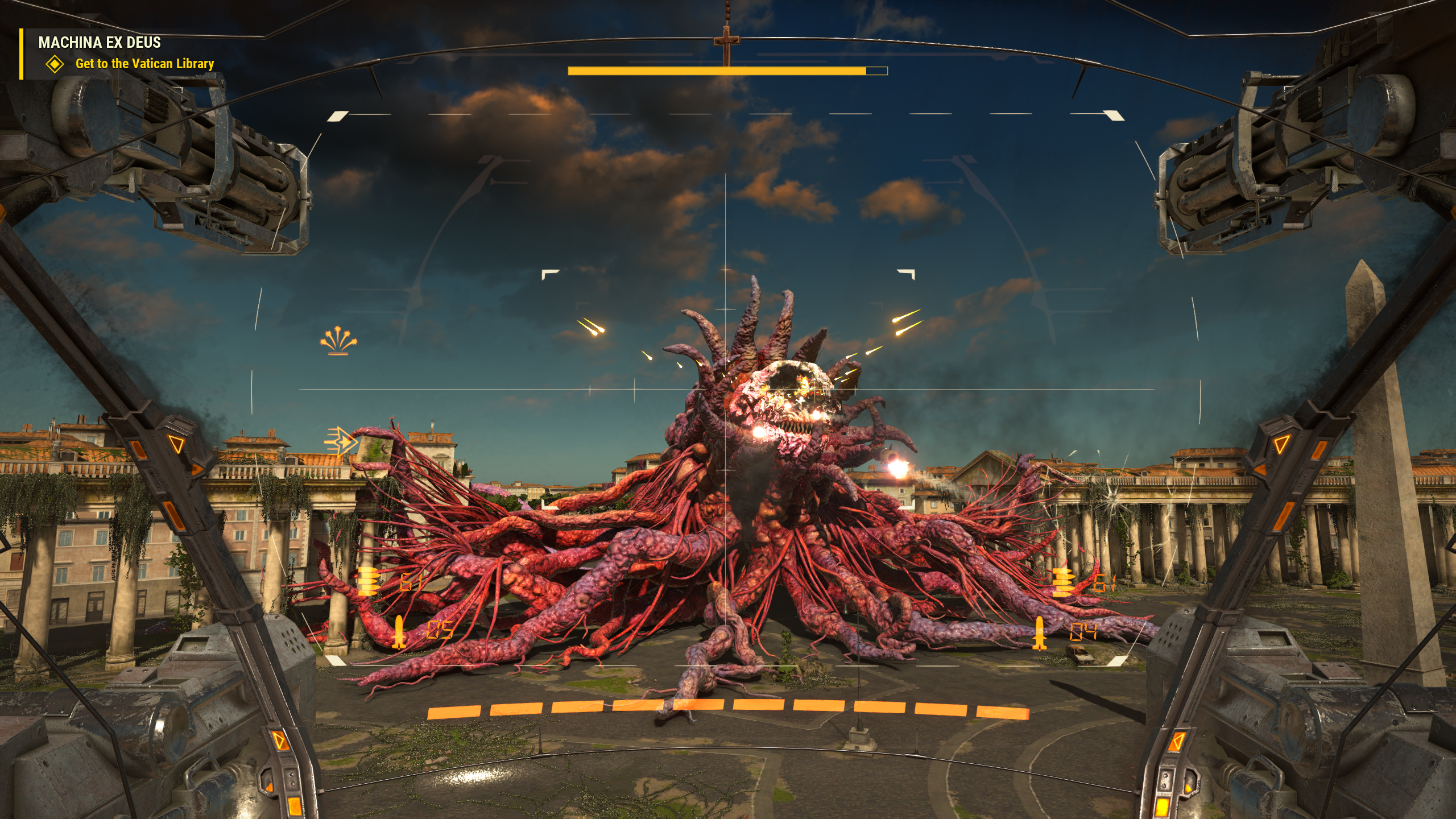Choose the left arm's rocket icon
The height and width of the screenshot is (819, 1456).
[x=398, y=631]
